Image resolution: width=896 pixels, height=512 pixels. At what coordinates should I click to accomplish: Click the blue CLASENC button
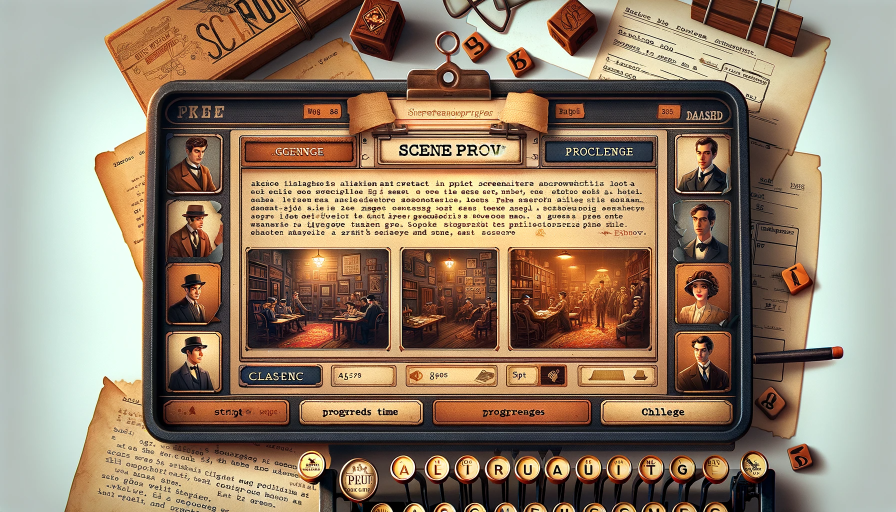[281, 375]
